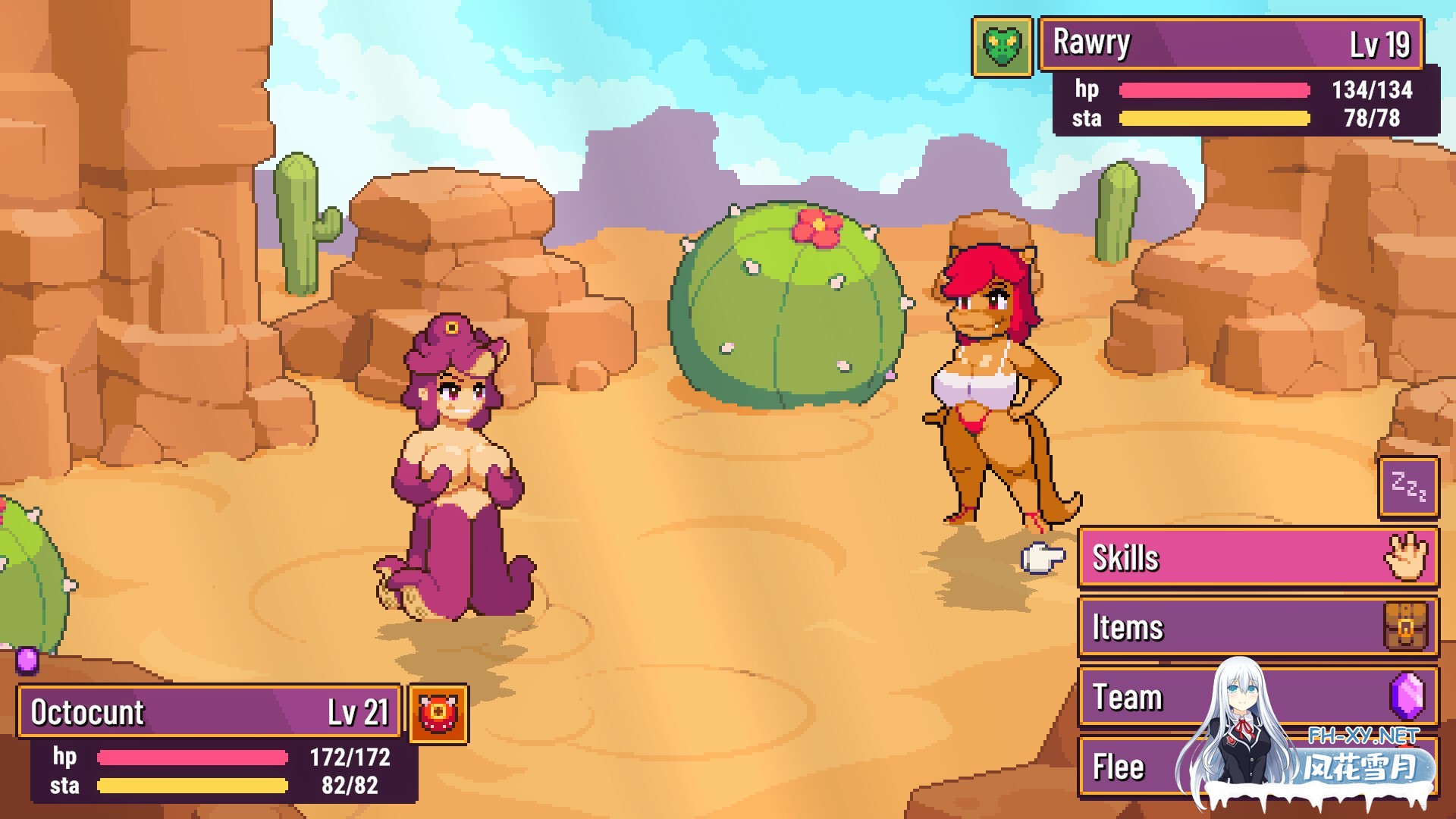
Task: Select the kneeling Octocunt enemy sprite
Action: click(x=455, y=470)
